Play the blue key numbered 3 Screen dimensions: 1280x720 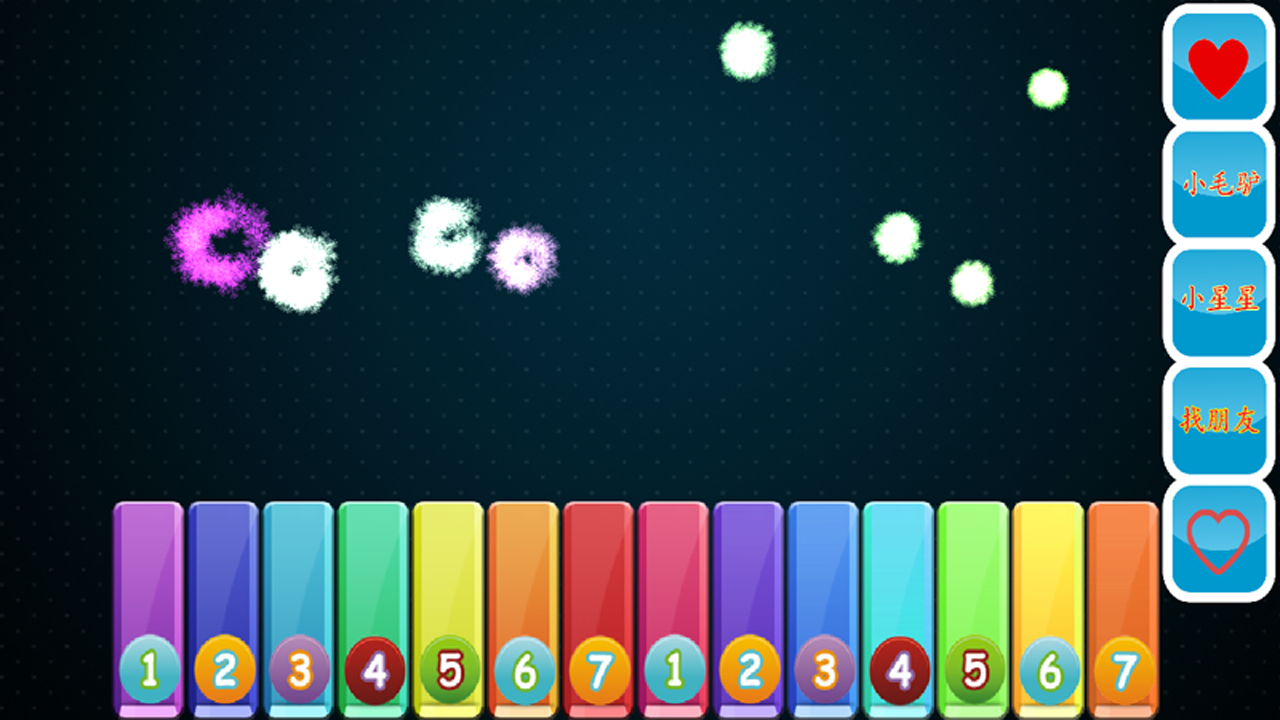(824, 600)
